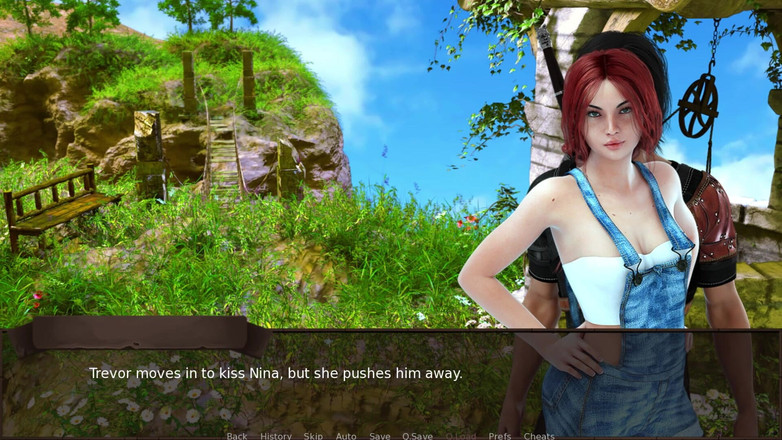Quick save with Q.Save
The image size is (782, 440).
(418, 436)
